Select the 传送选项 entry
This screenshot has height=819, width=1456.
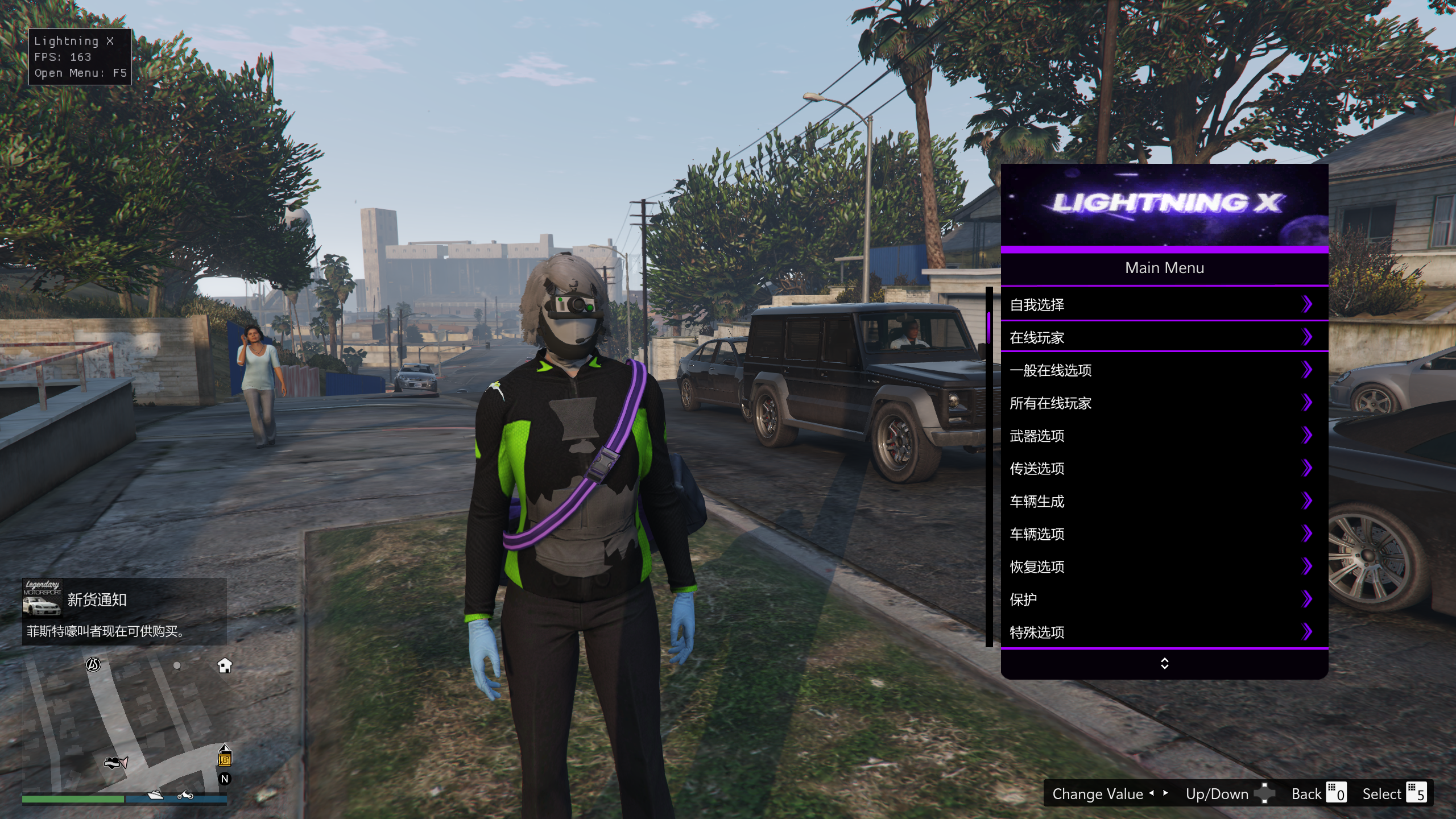[x=1164, y=469]
